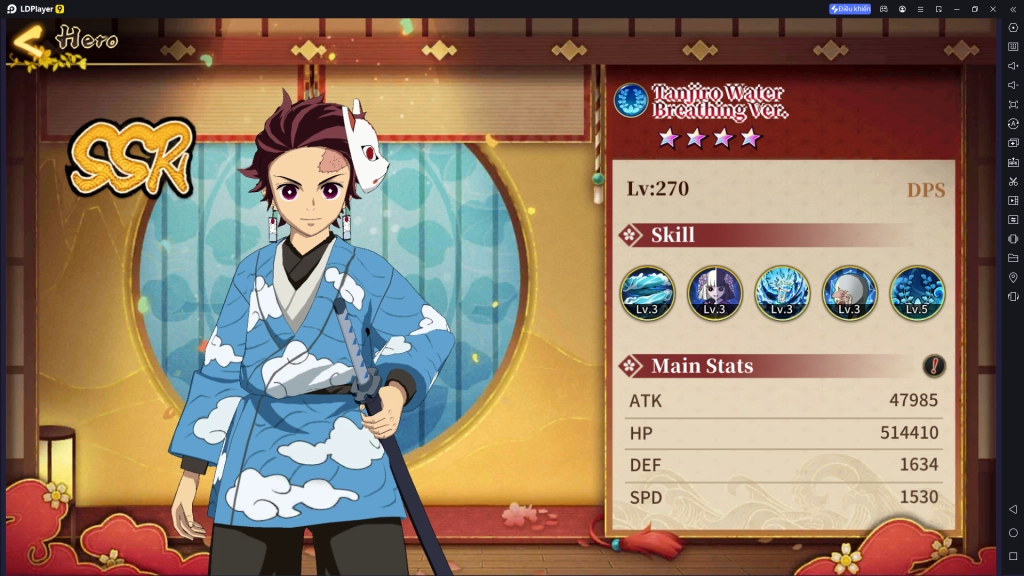Tap the white-haired old man skill icon
1024x576 pixels.
(x=849, y=293)
